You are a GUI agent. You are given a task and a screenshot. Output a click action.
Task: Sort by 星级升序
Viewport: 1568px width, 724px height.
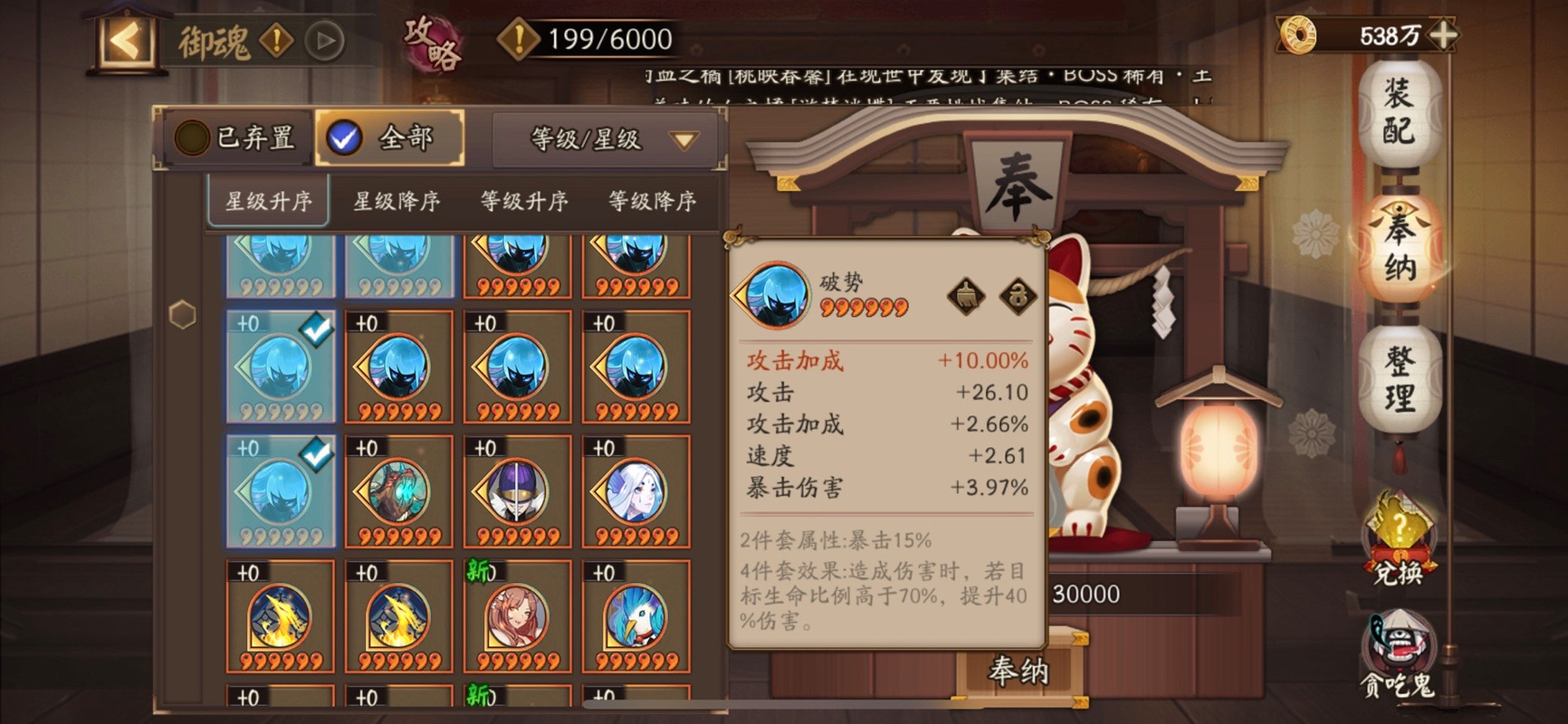(268, 201)
